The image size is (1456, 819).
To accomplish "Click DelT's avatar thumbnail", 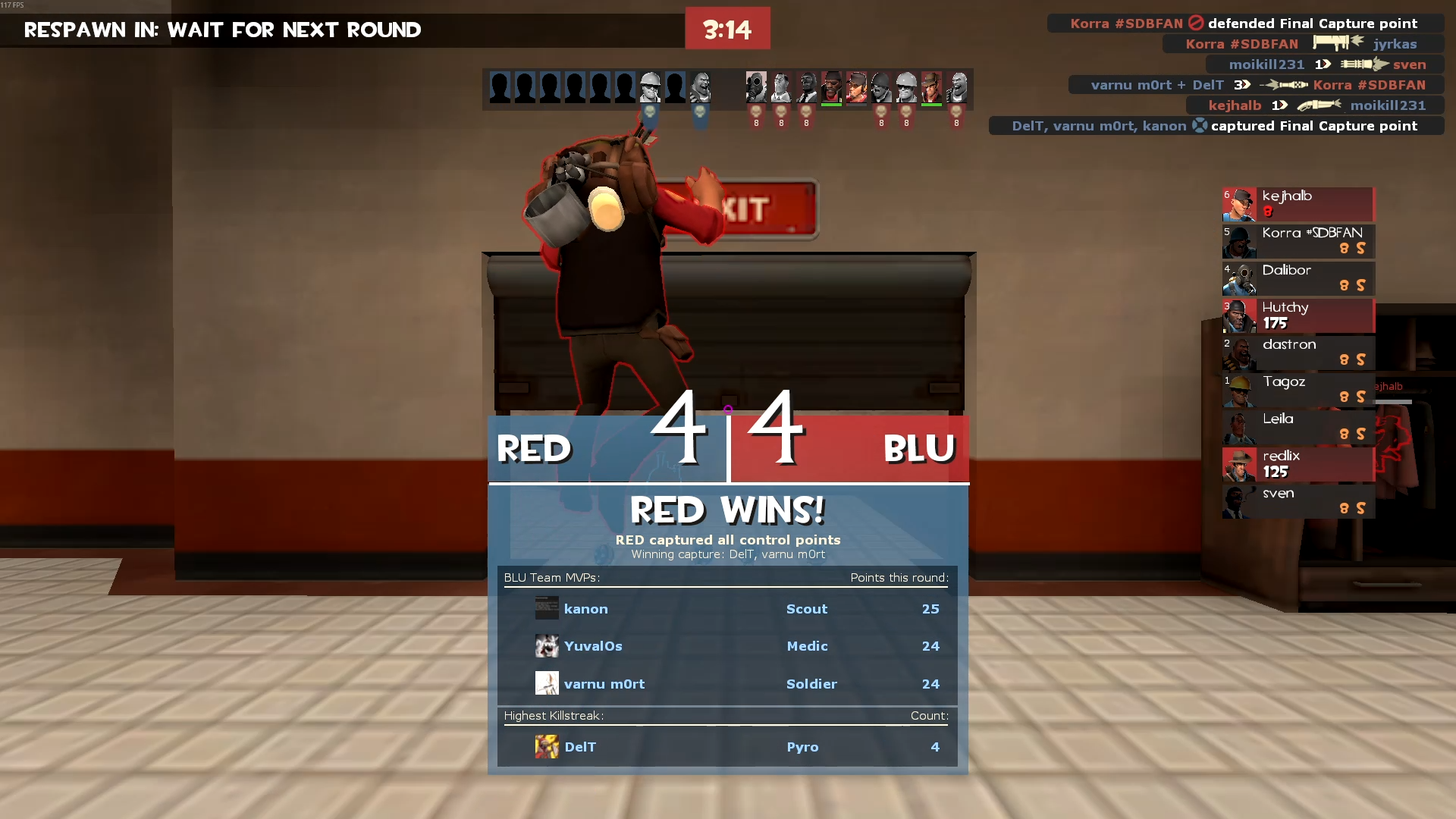I will pyautogui.click(x=547, y=747).
